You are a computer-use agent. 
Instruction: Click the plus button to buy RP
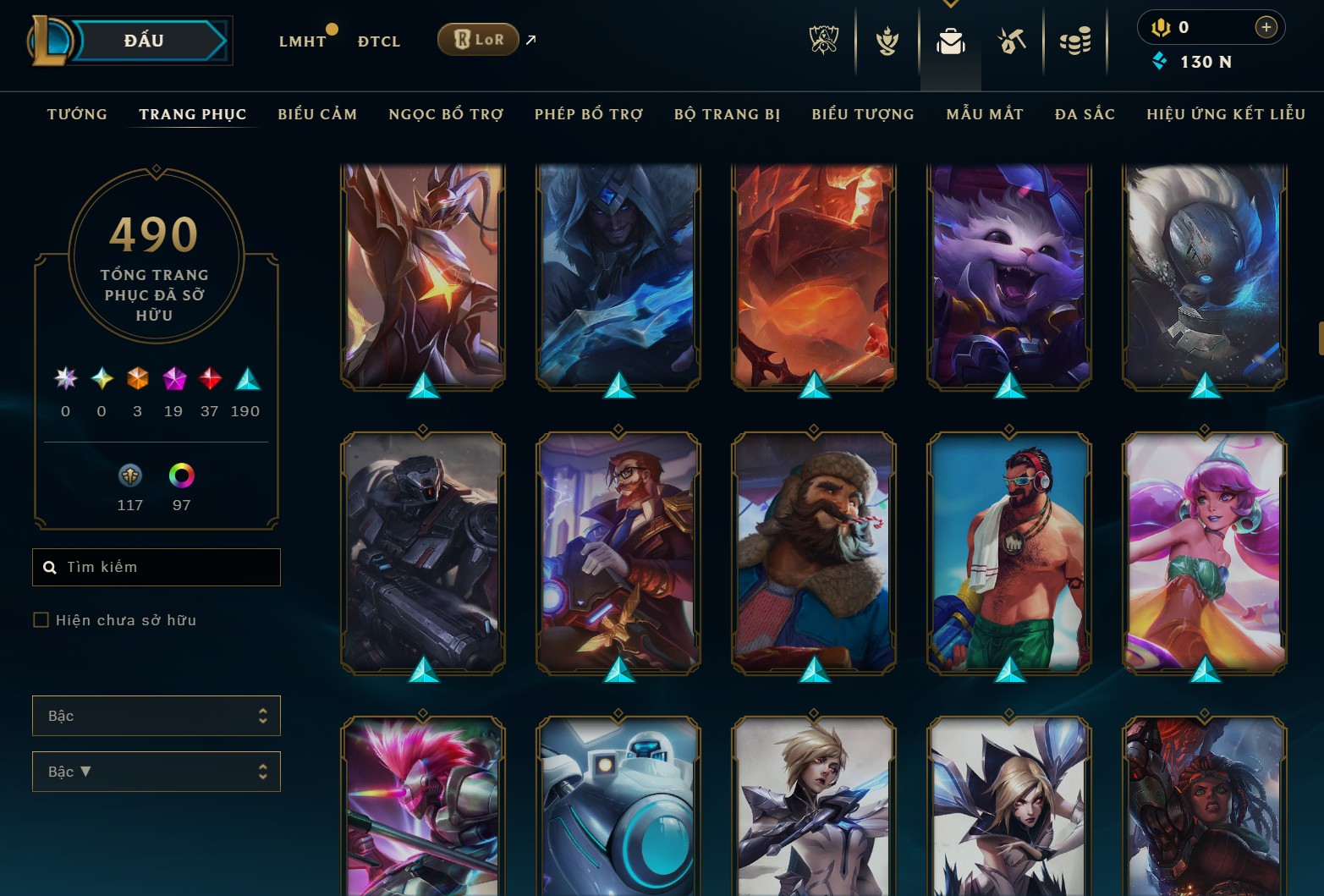point(1266,26)
